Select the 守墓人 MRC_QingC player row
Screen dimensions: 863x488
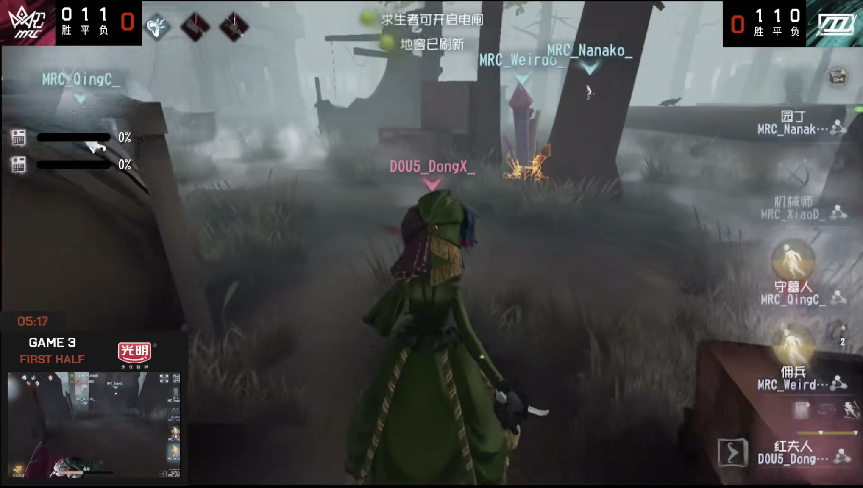click(x=794, y=291)
